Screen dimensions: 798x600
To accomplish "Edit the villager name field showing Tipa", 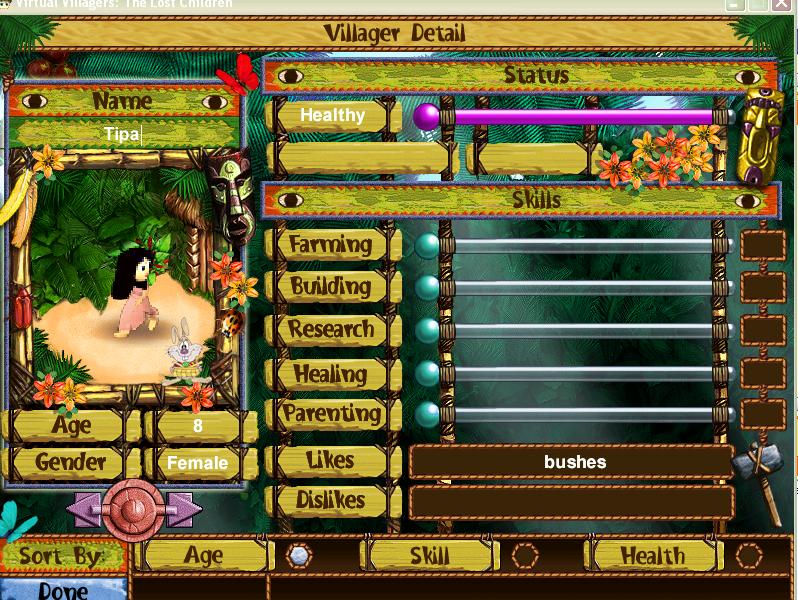I will (x=123, y=133).
